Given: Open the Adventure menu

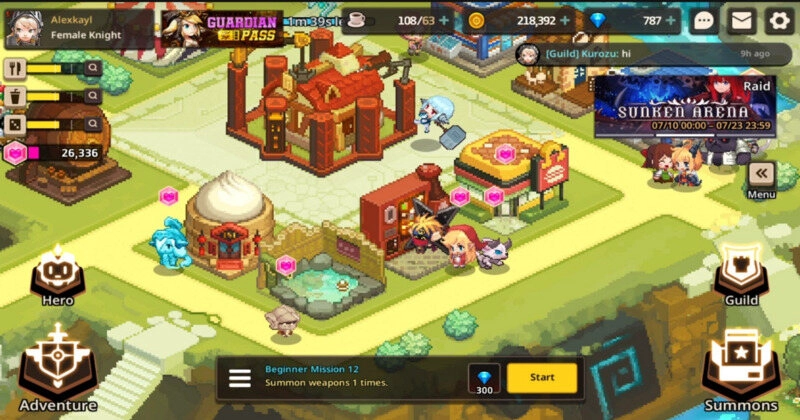Looking at the screenshot, I should (x=57, y=367).
